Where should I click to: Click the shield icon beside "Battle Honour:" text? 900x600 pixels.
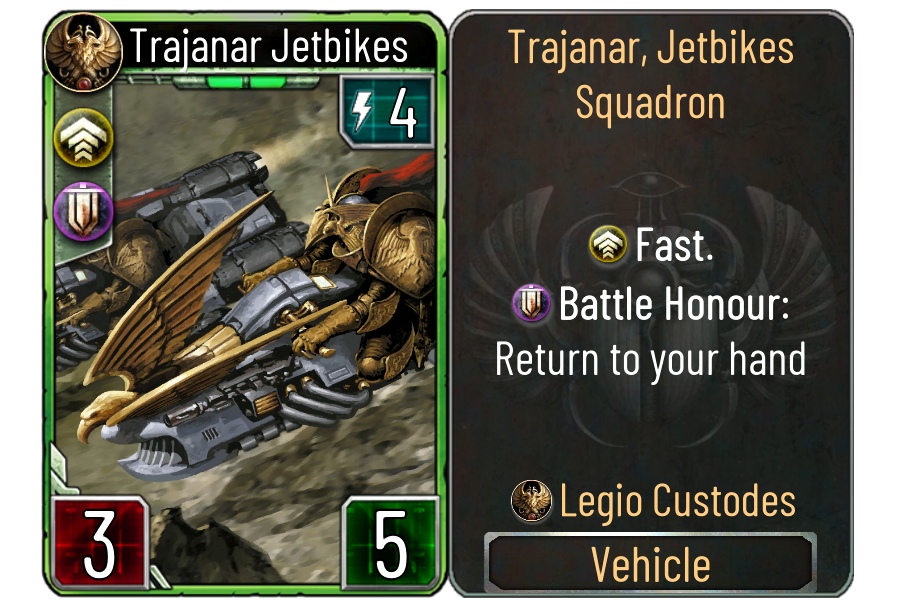tap(531, 303)
